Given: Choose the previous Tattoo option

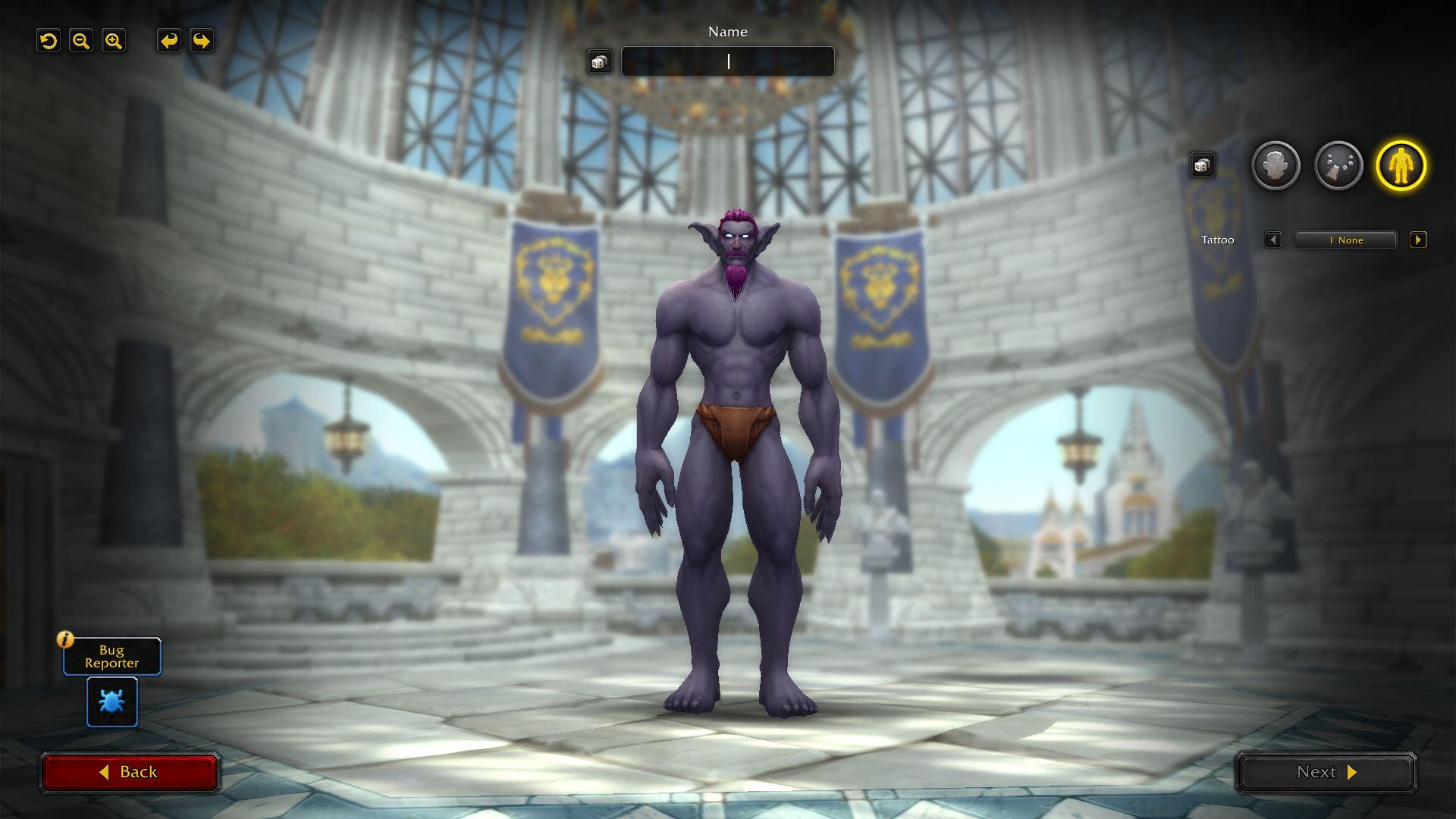Looking at the screenshot, I should pos(1273,240).
